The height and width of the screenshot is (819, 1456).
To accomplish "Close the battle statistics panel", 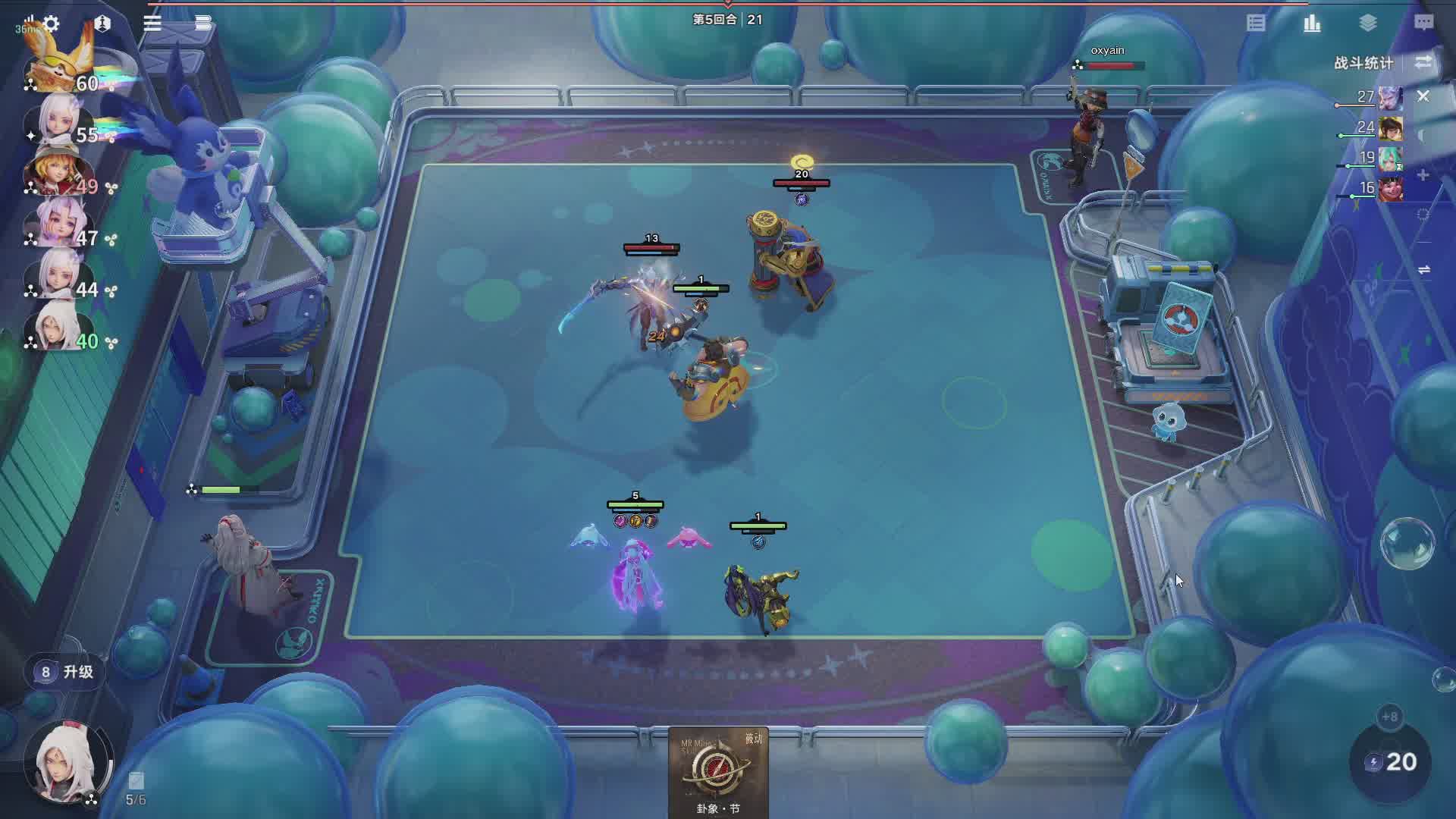I will (x=1423, y=96).
